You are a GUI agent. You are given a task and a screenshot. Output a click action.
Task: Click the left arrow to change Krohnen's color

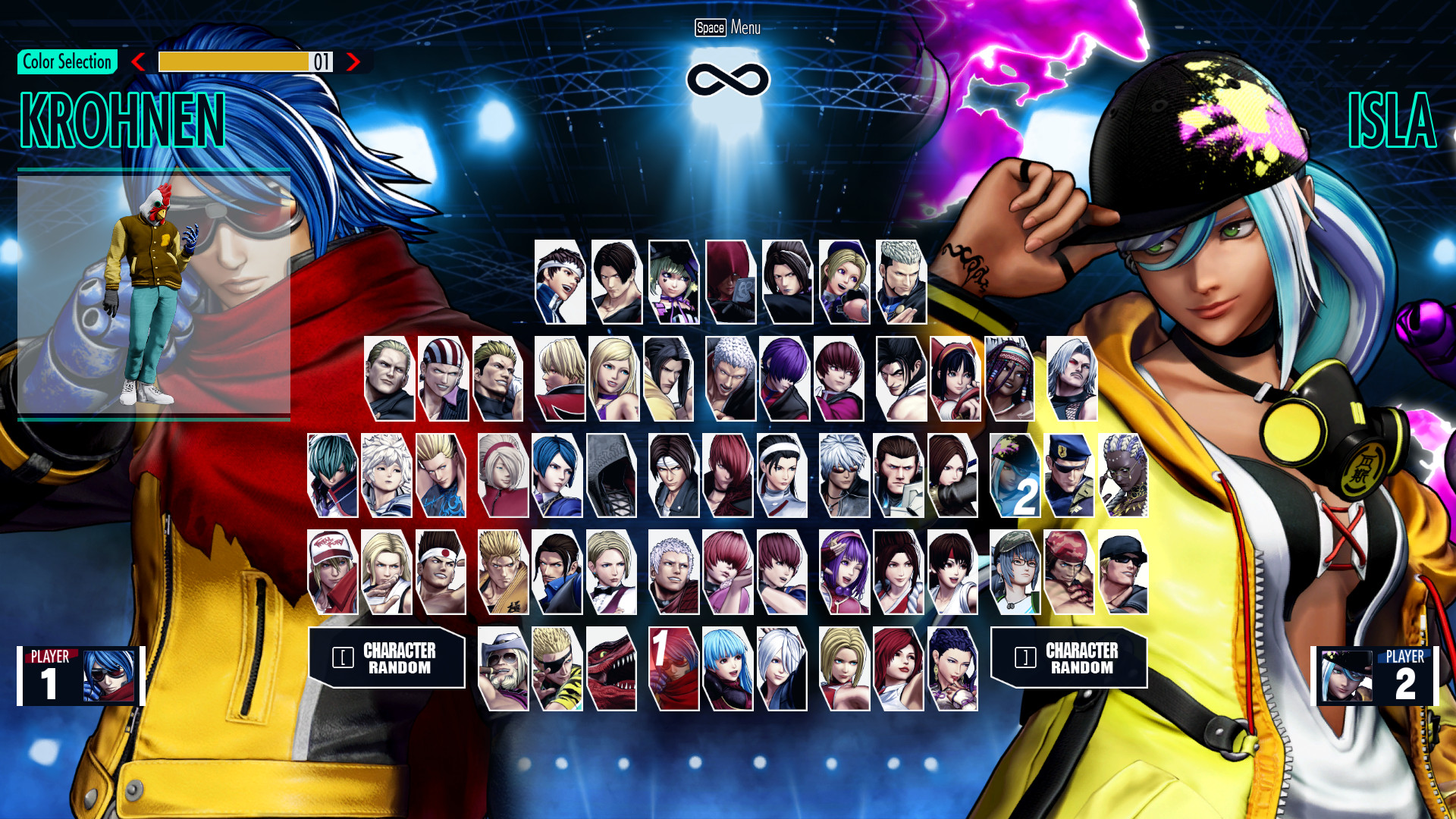(x=138, y=63)
